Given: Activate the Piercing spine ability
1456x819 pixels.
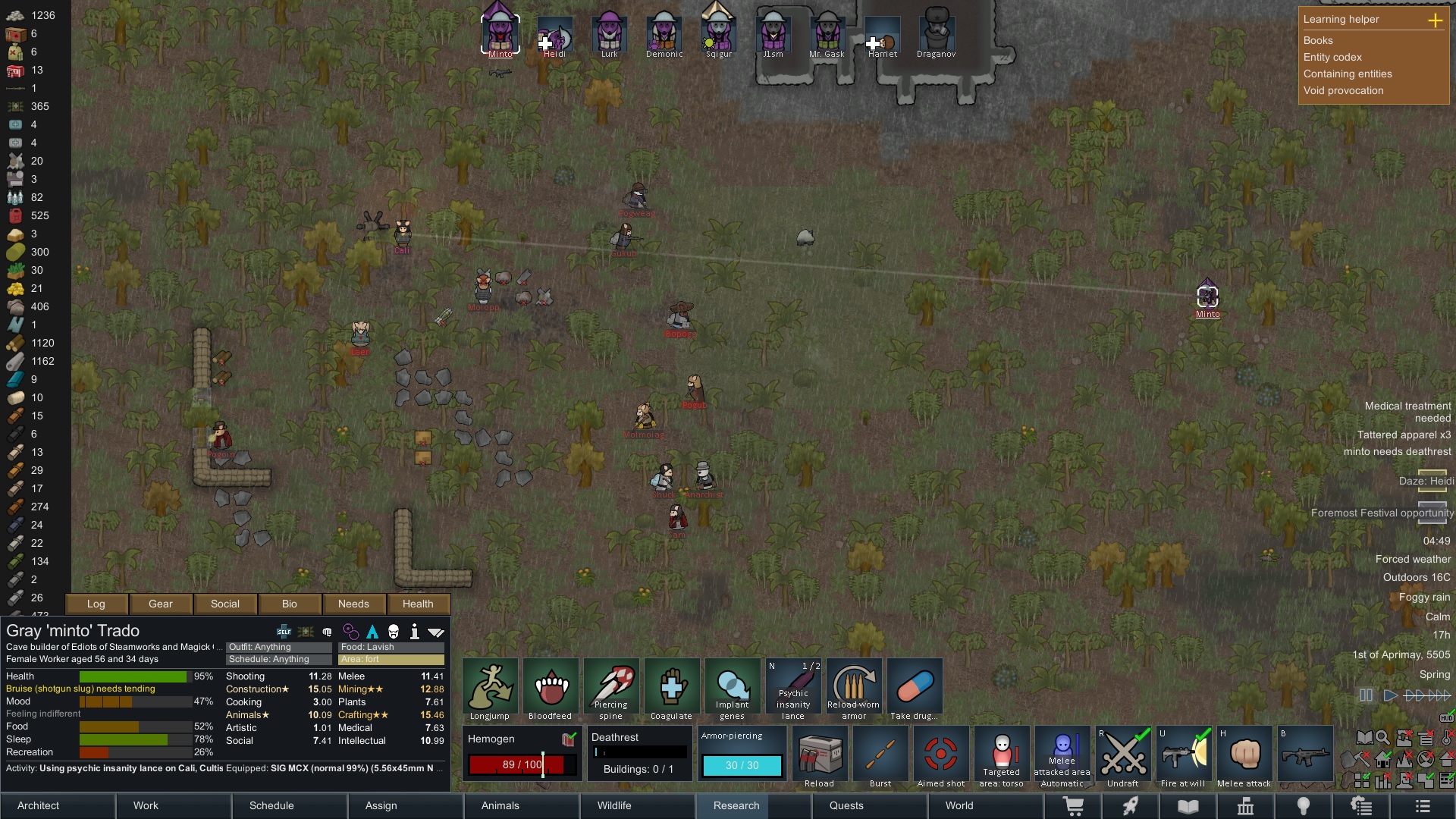Looking at the screenshot, I should (611, 689).
